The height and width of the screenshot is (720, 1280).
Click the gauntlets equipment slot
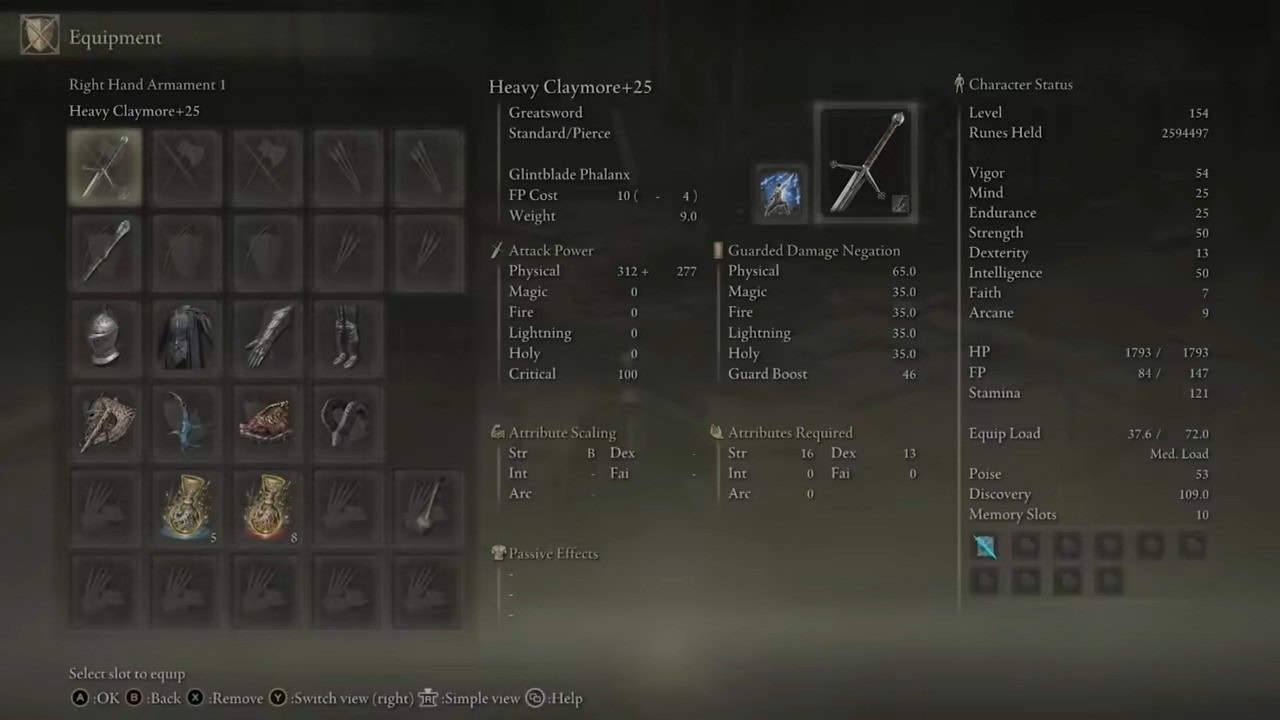[265, 337]
